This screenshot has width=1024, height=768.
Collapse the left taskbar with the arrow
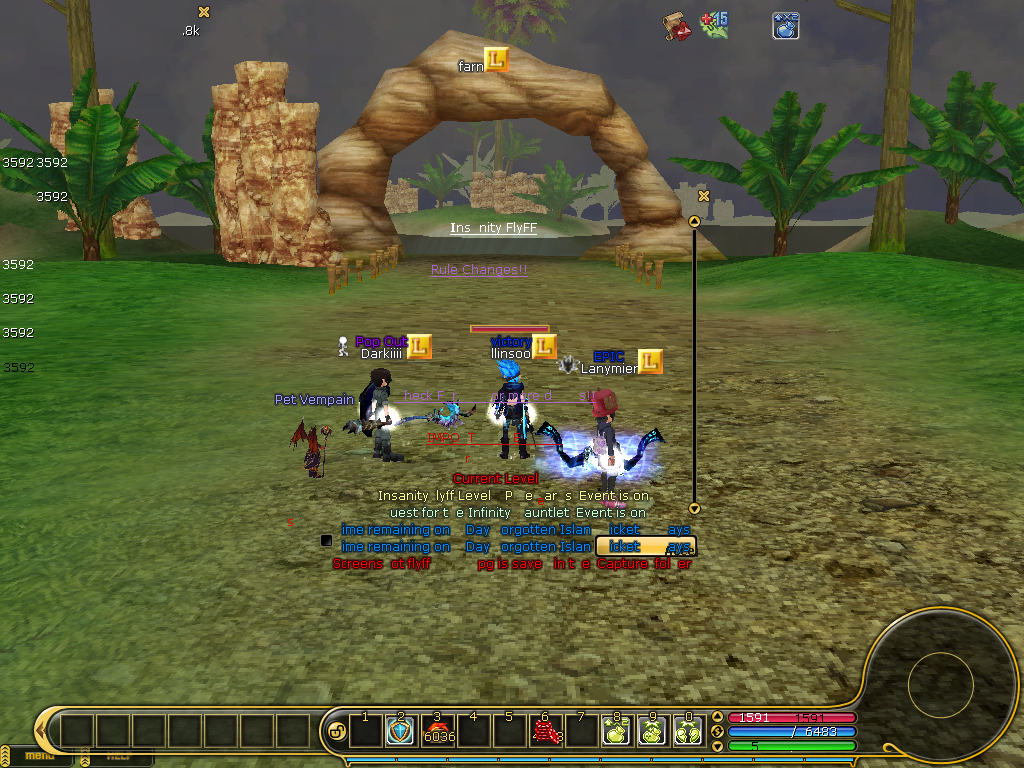pos(41,731)
